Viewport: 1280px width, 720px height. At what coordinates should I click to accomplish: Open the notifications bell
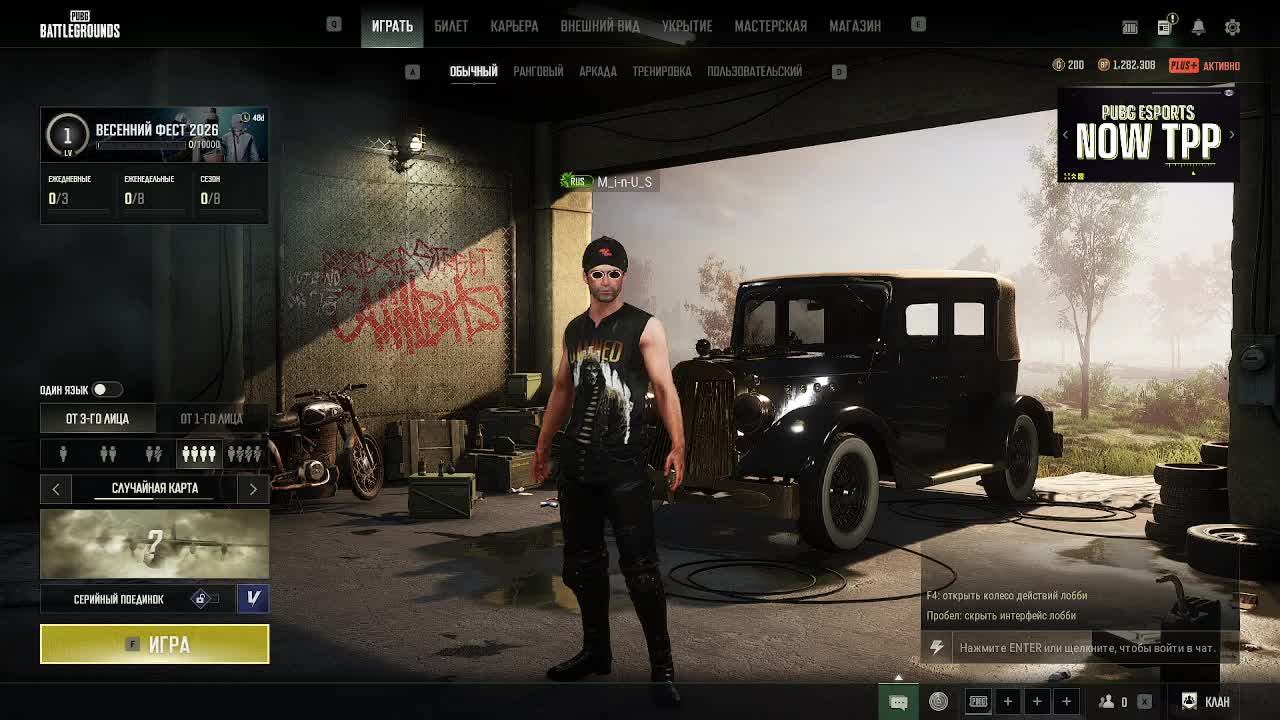click(1198, 27)
